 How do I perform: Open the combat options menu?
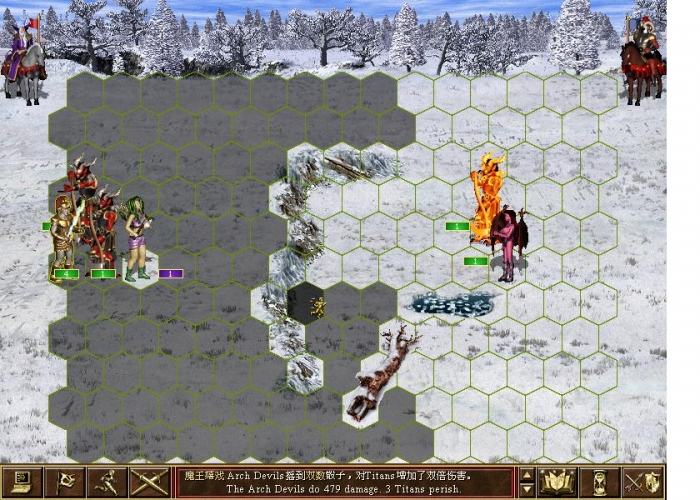point(23,482)
